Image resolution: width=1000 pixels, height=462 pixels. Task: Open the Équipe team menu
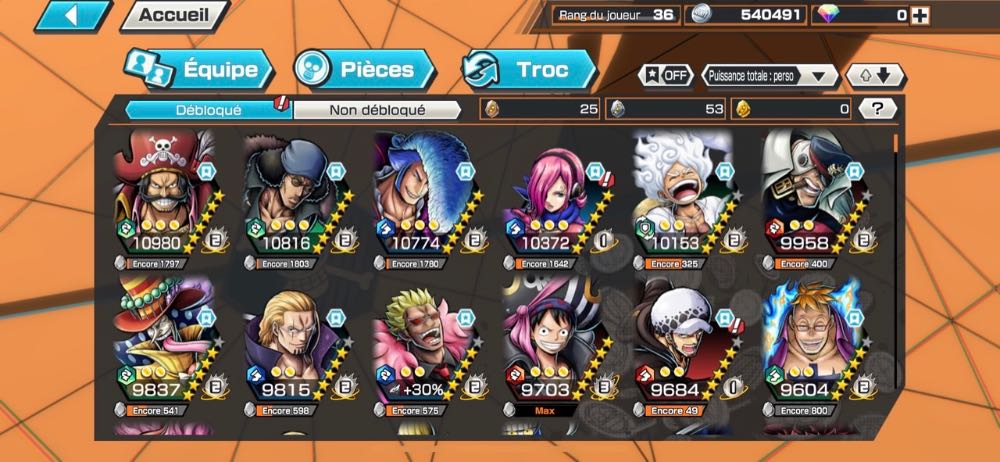(x=198, y=70)
